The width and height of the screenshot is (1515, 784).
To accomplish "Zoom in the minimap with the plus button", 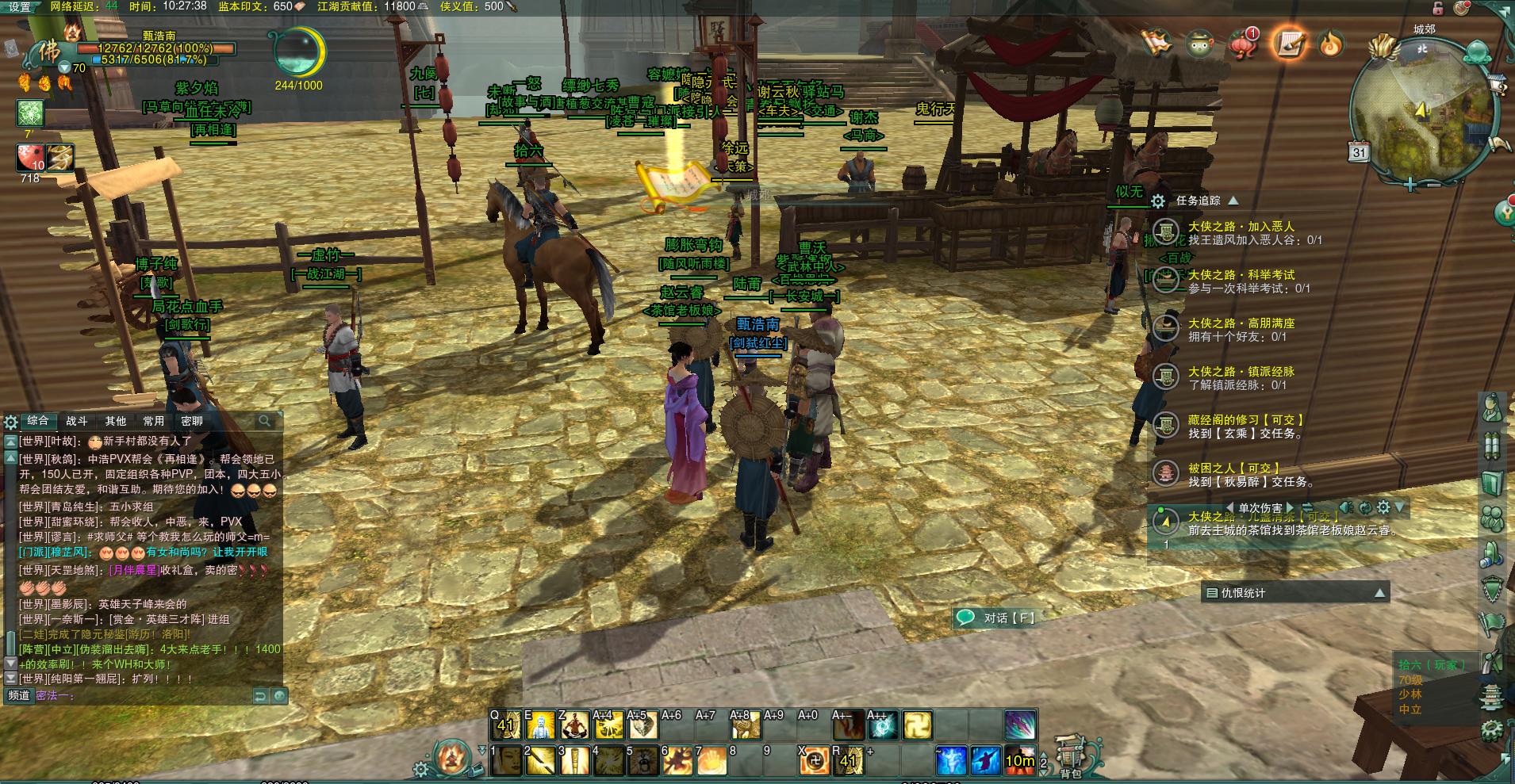I will click(1410, 185).
